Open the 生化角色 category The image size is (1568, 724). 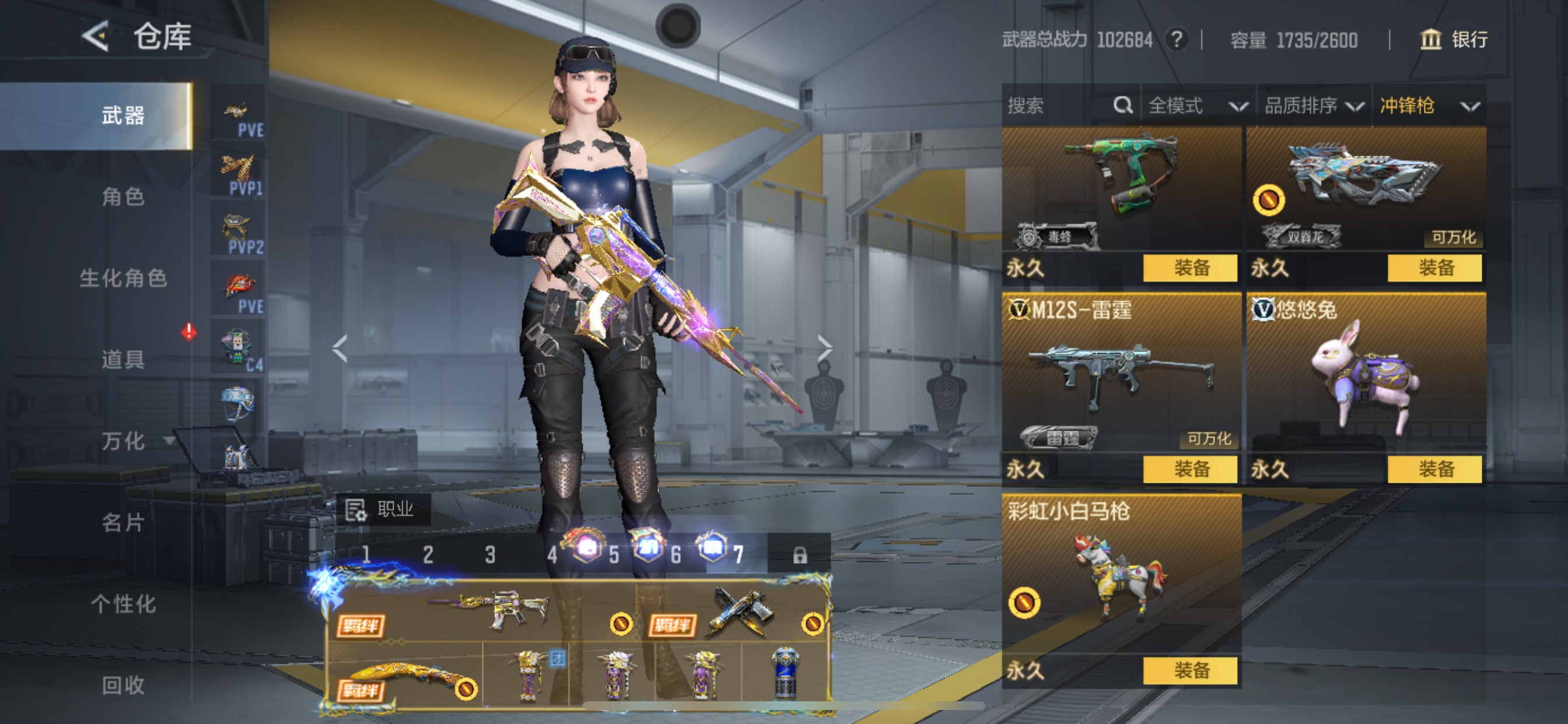(123, 278)
